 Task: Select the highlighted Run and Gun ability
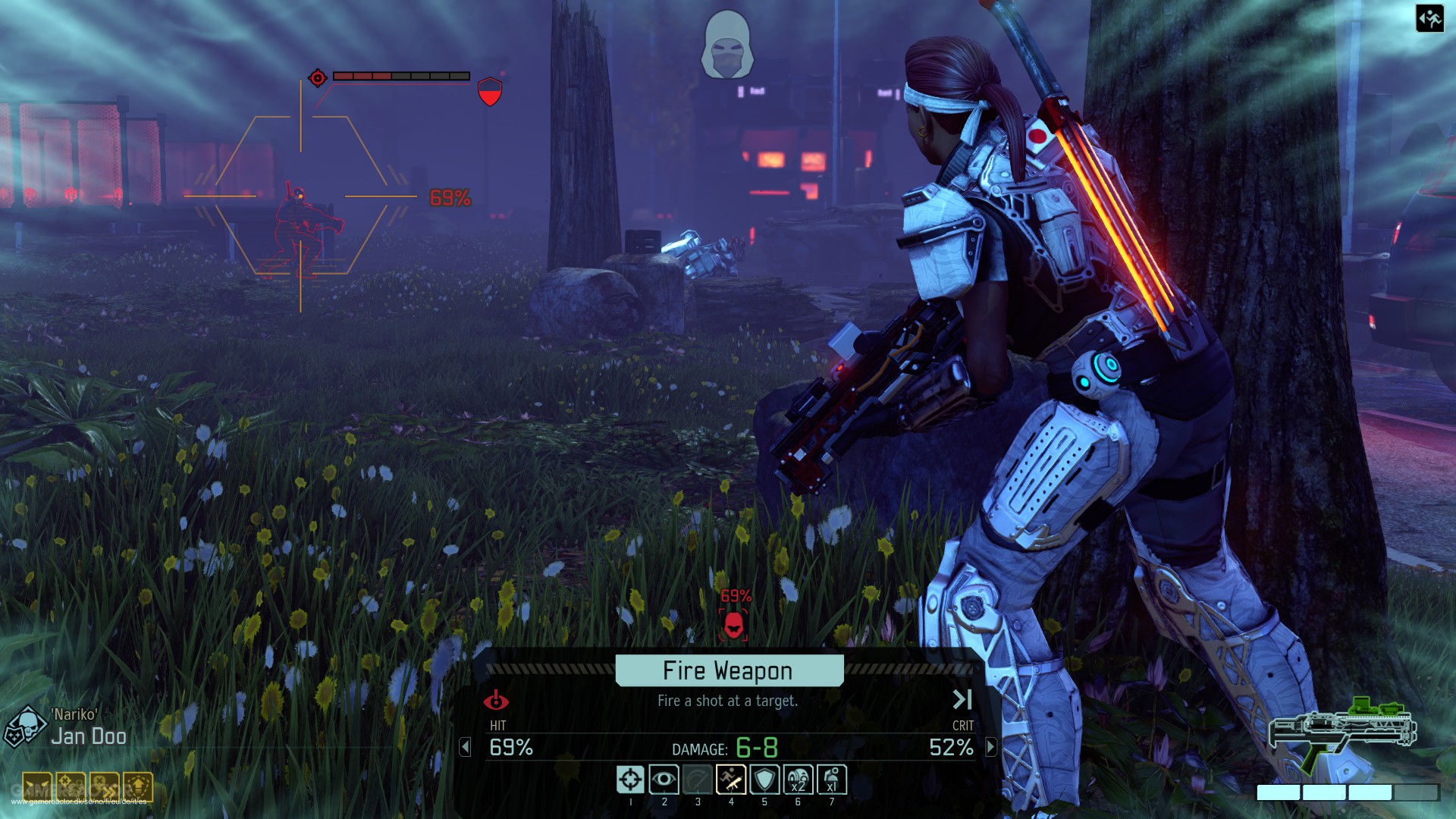(x=733, y=777)
